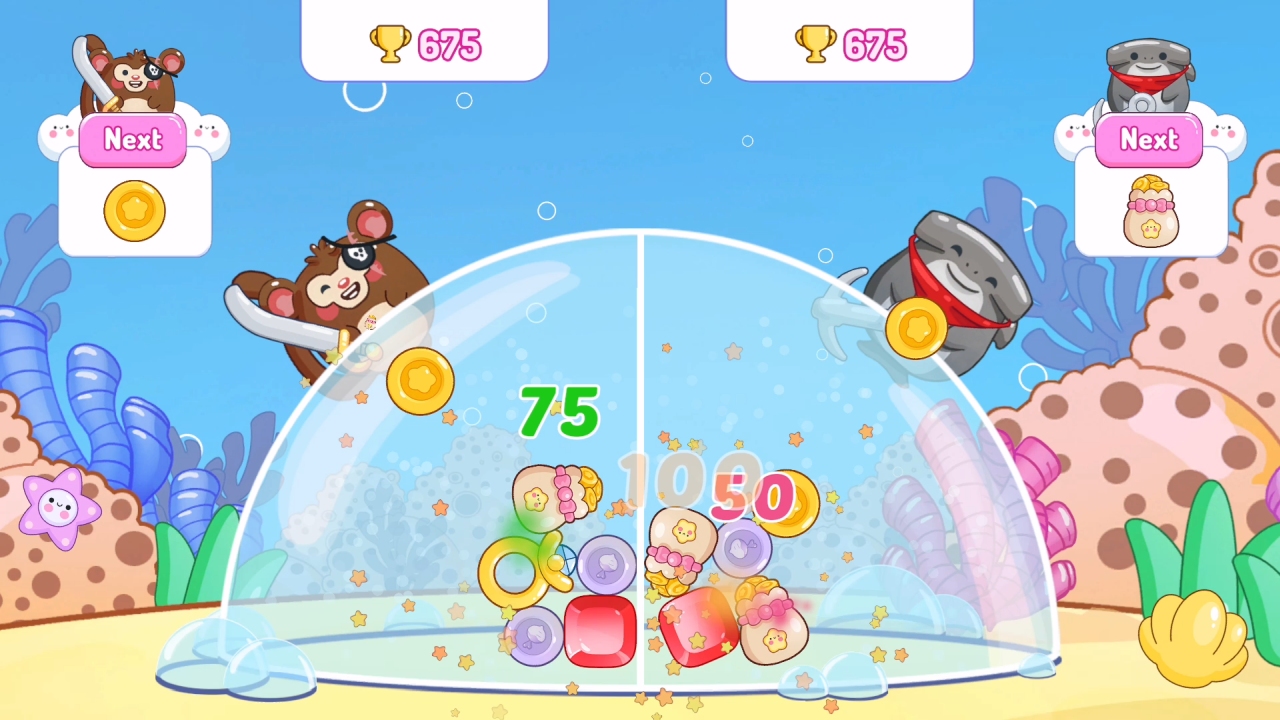Select the left trophy score icon
The width and height of the screenshot is (1280, 720).
click(x=390, y=44)
